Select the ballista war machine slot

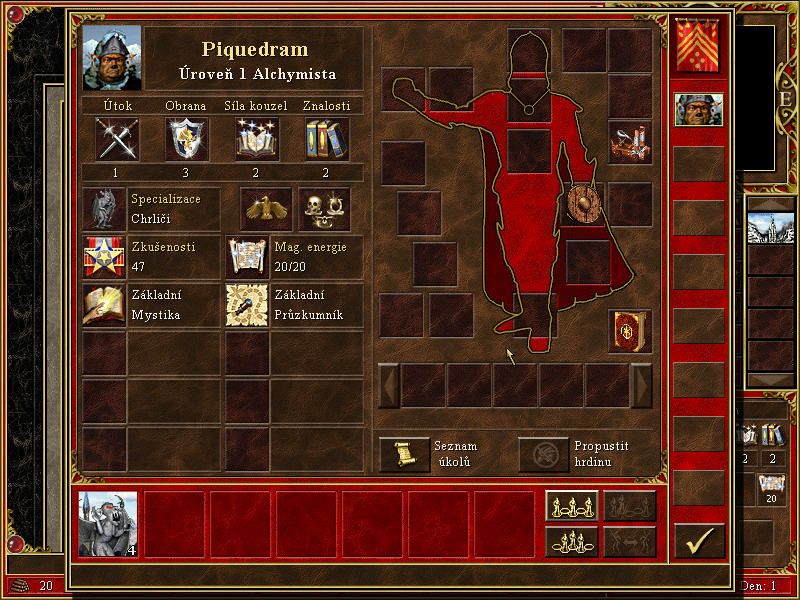point(630,141)
